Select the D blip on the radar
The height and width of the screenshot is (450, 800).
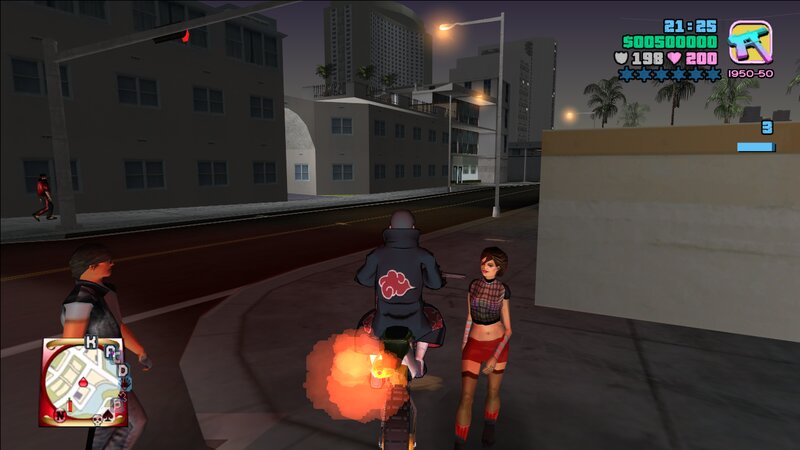[x=123, y=371]
